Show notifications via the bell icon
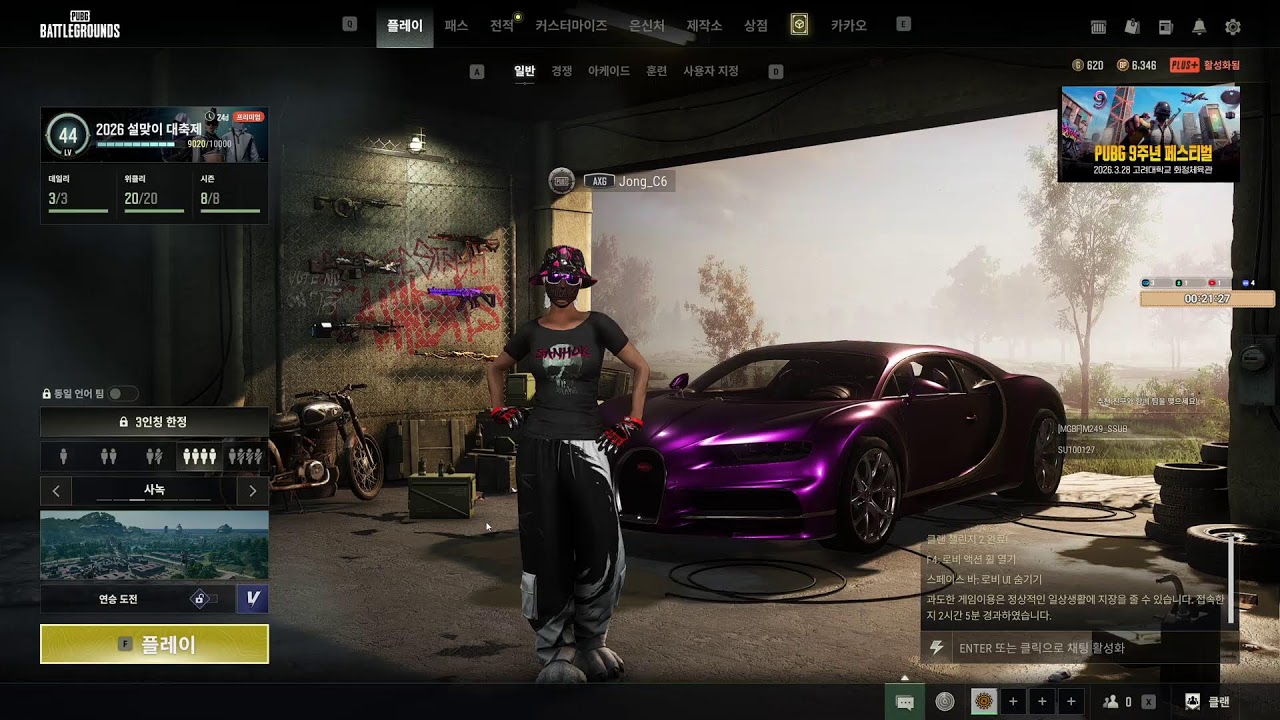 point(1199,27)
